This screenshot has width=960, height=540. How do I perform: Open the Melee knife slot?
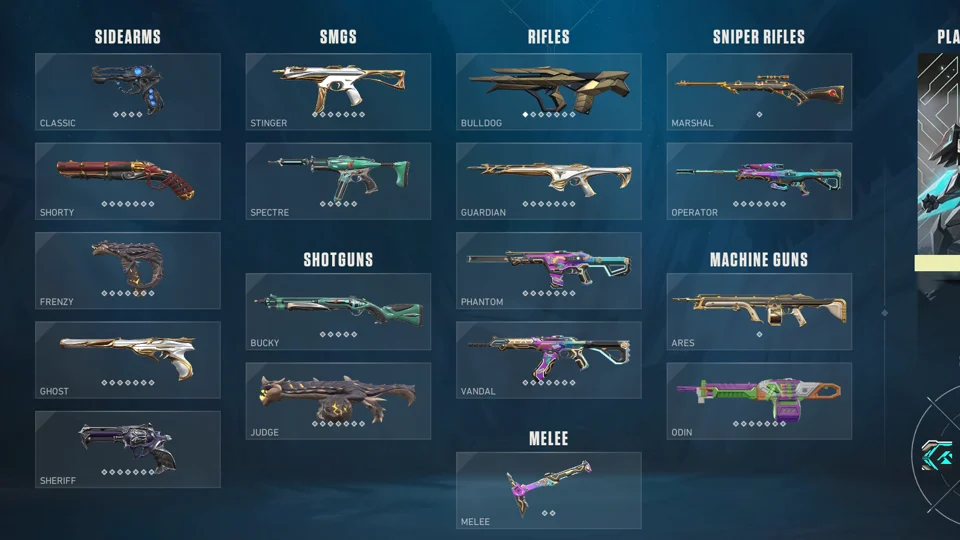click(549, 490)
